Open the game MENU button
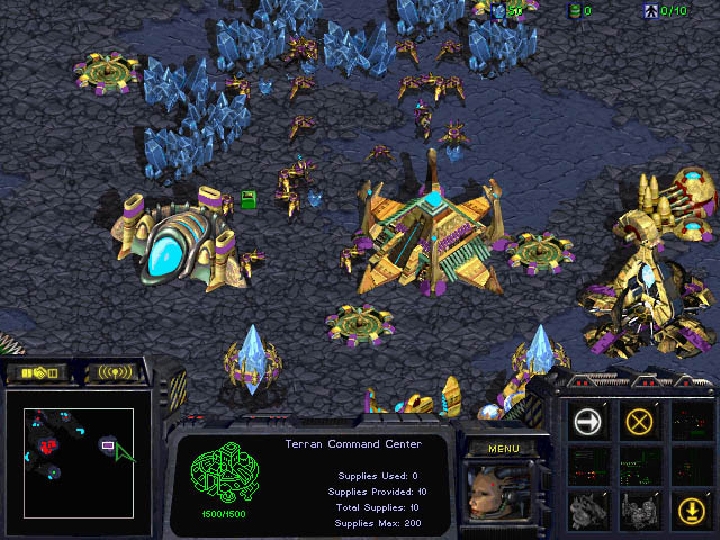The height and width of the screenshot is (540, 720). coord(503,448)
